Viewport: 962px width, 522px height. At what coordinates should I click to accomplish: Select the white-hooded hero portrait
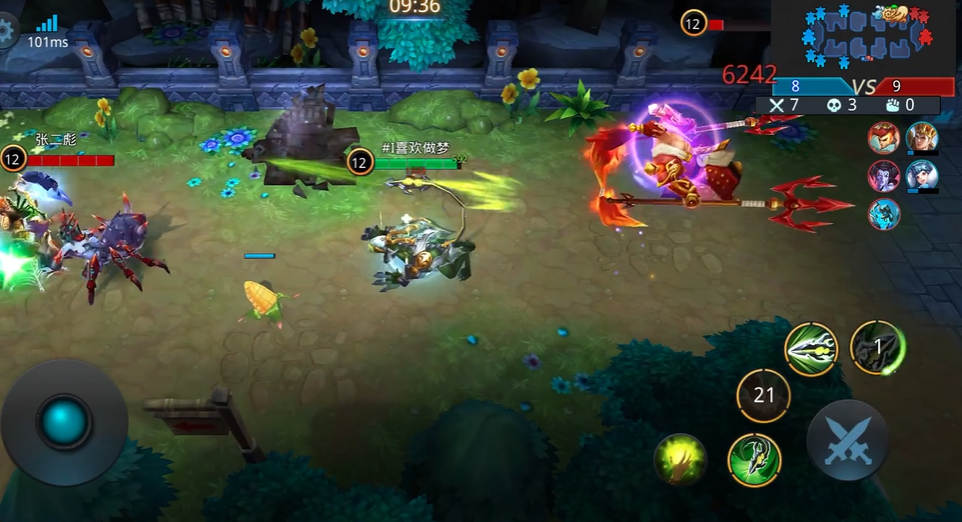click(x=921, y=176)
